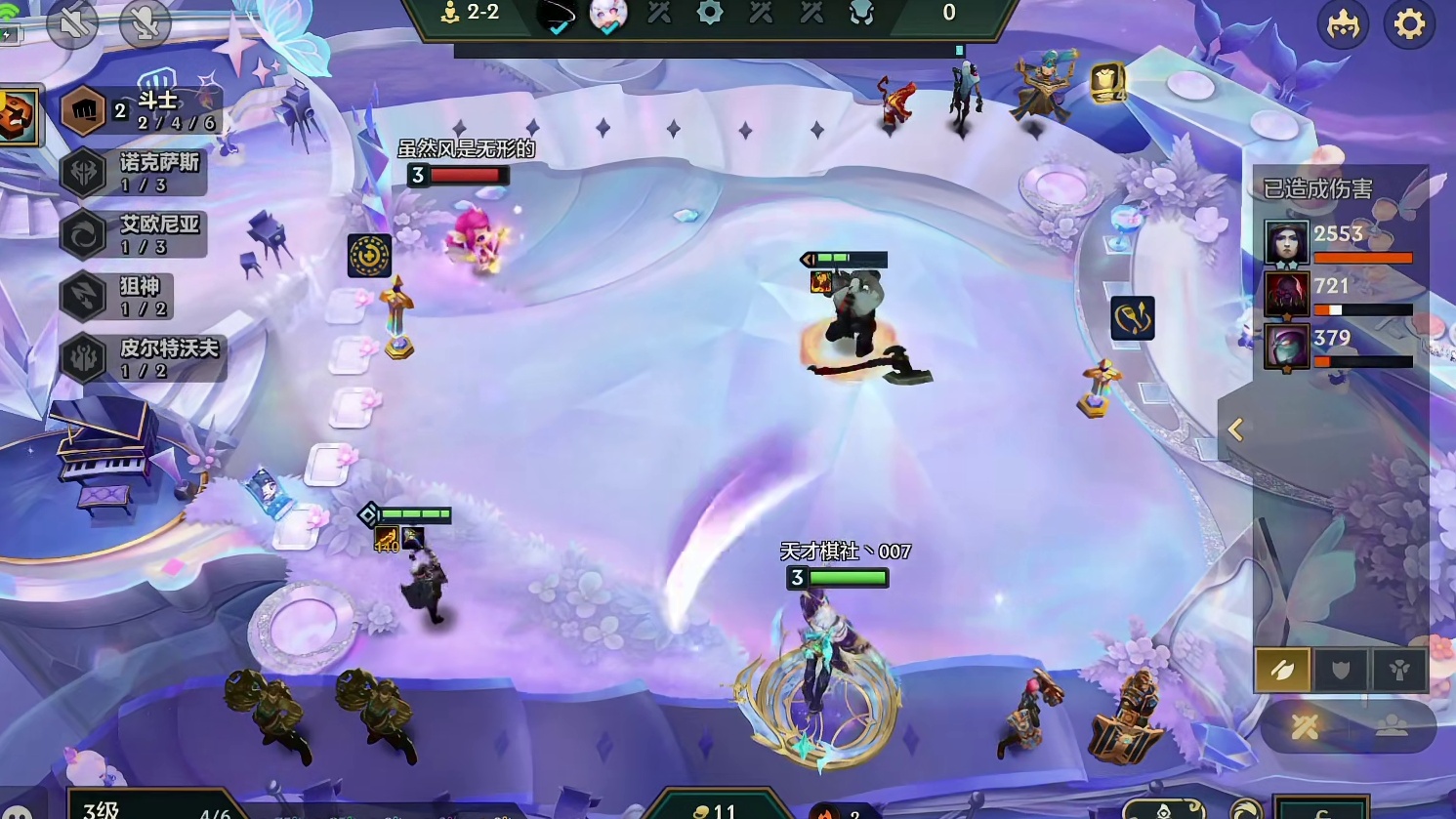This screenshot has width=1456, height=819.
Task: Tap the gold armor item icon
Action: (x=1106, y=84)
